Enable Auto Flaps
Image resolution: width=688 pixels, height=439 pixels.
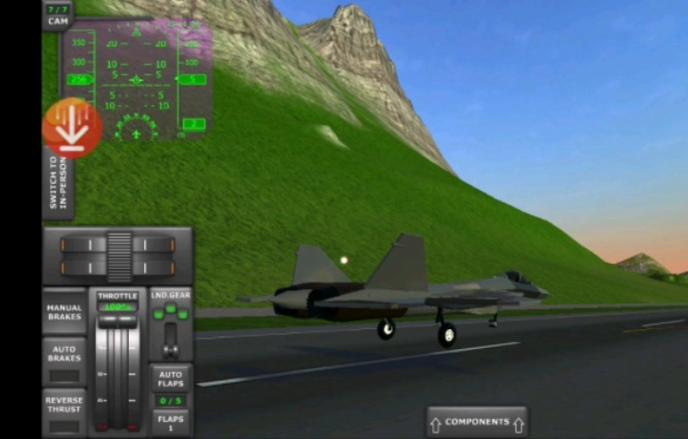click(x=171, y=378)
